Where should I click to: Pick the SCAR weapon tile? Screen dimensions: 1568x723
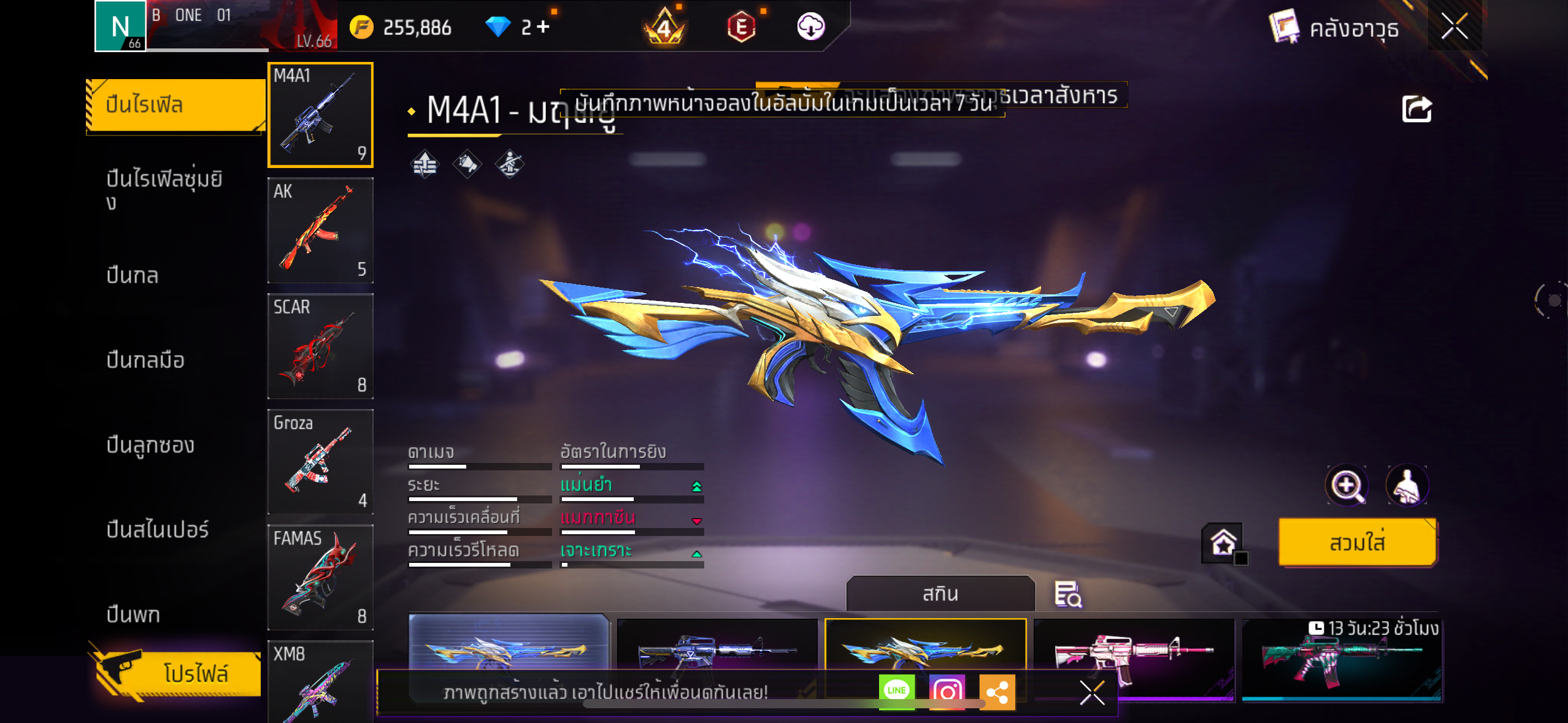click(x=320, y=346)
